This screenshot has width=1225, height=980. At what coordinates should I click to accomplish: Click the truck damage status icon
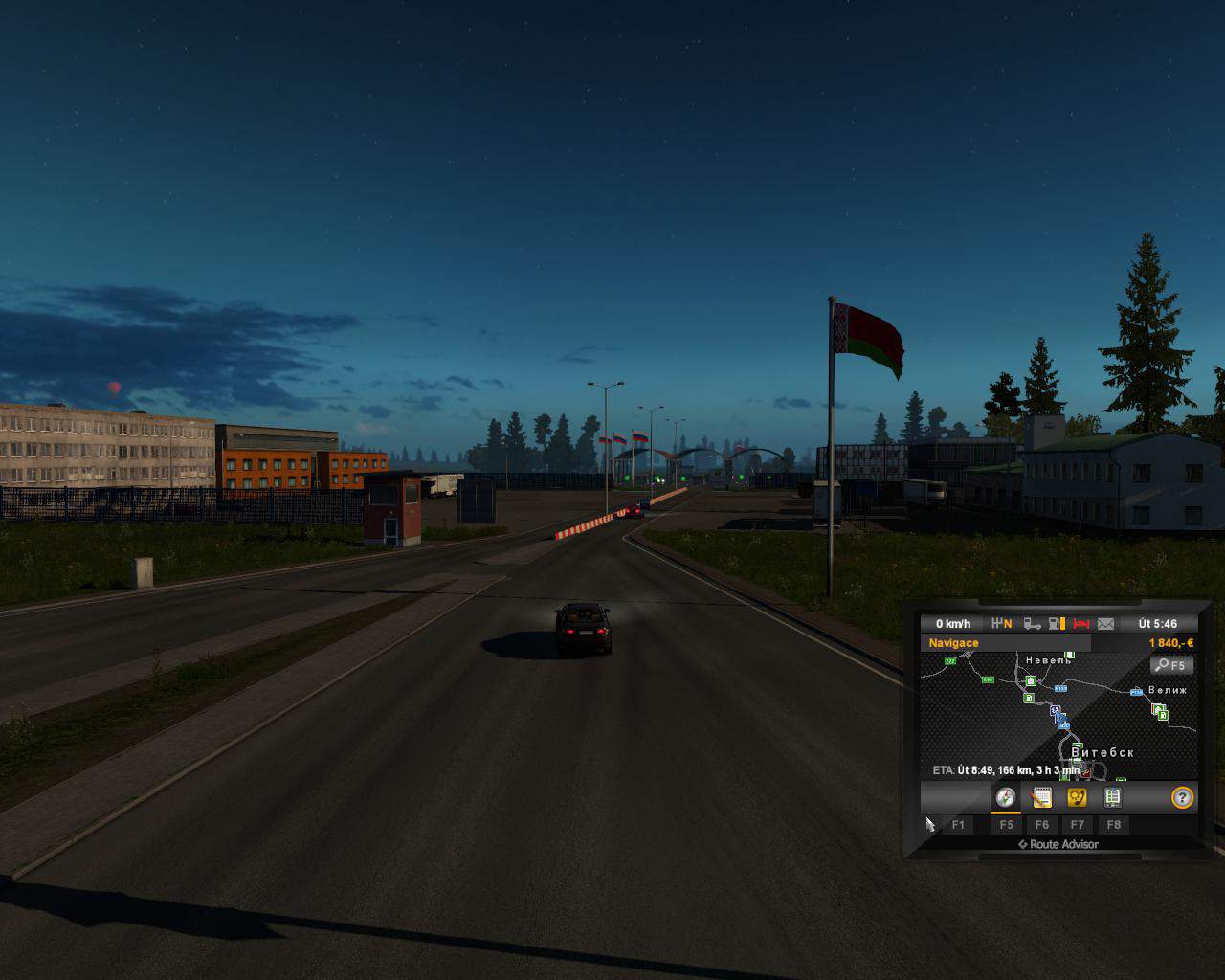click(1033, 624)
